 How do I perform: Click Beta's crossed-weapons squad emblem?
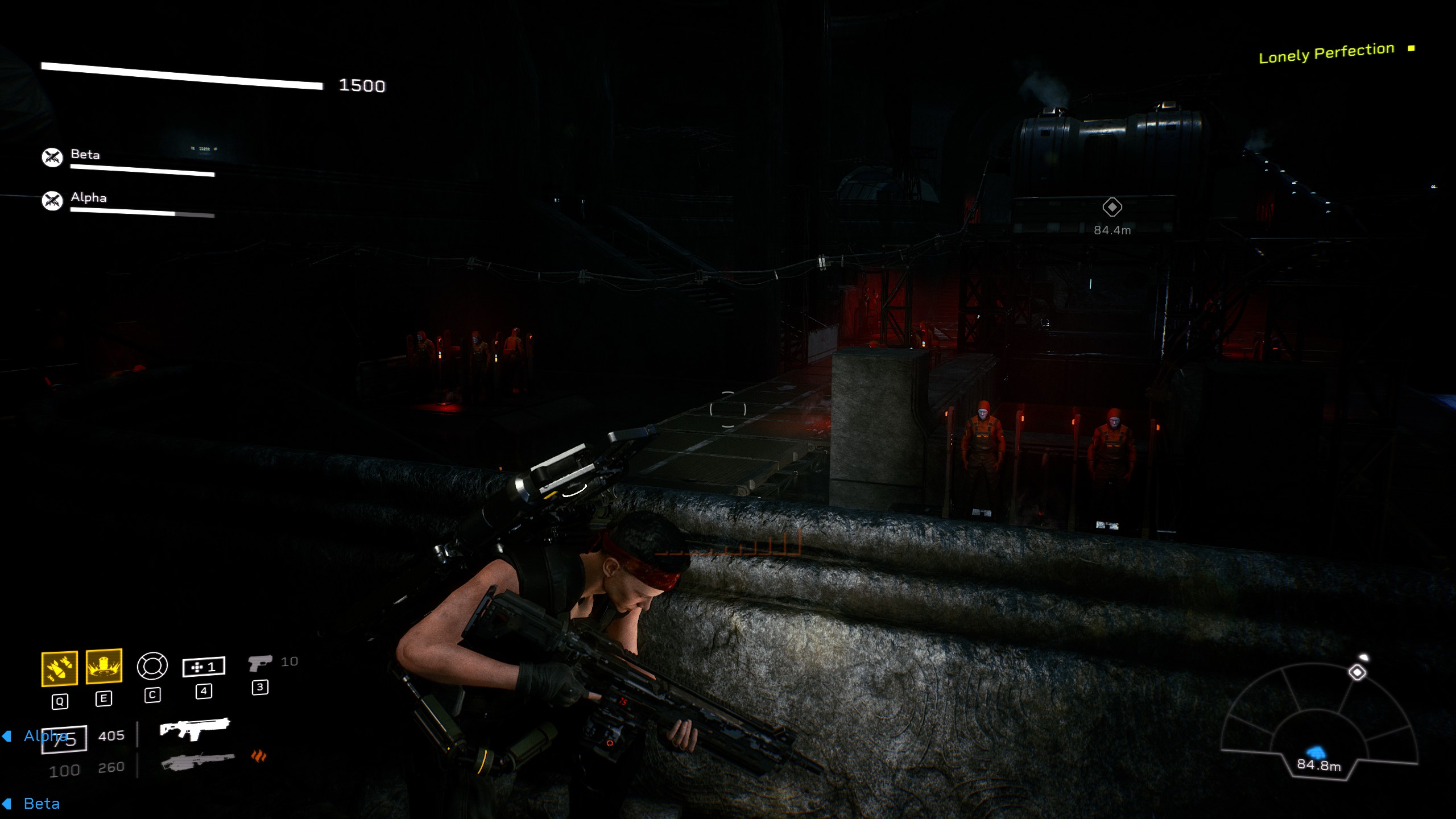(x=52, y=156)
